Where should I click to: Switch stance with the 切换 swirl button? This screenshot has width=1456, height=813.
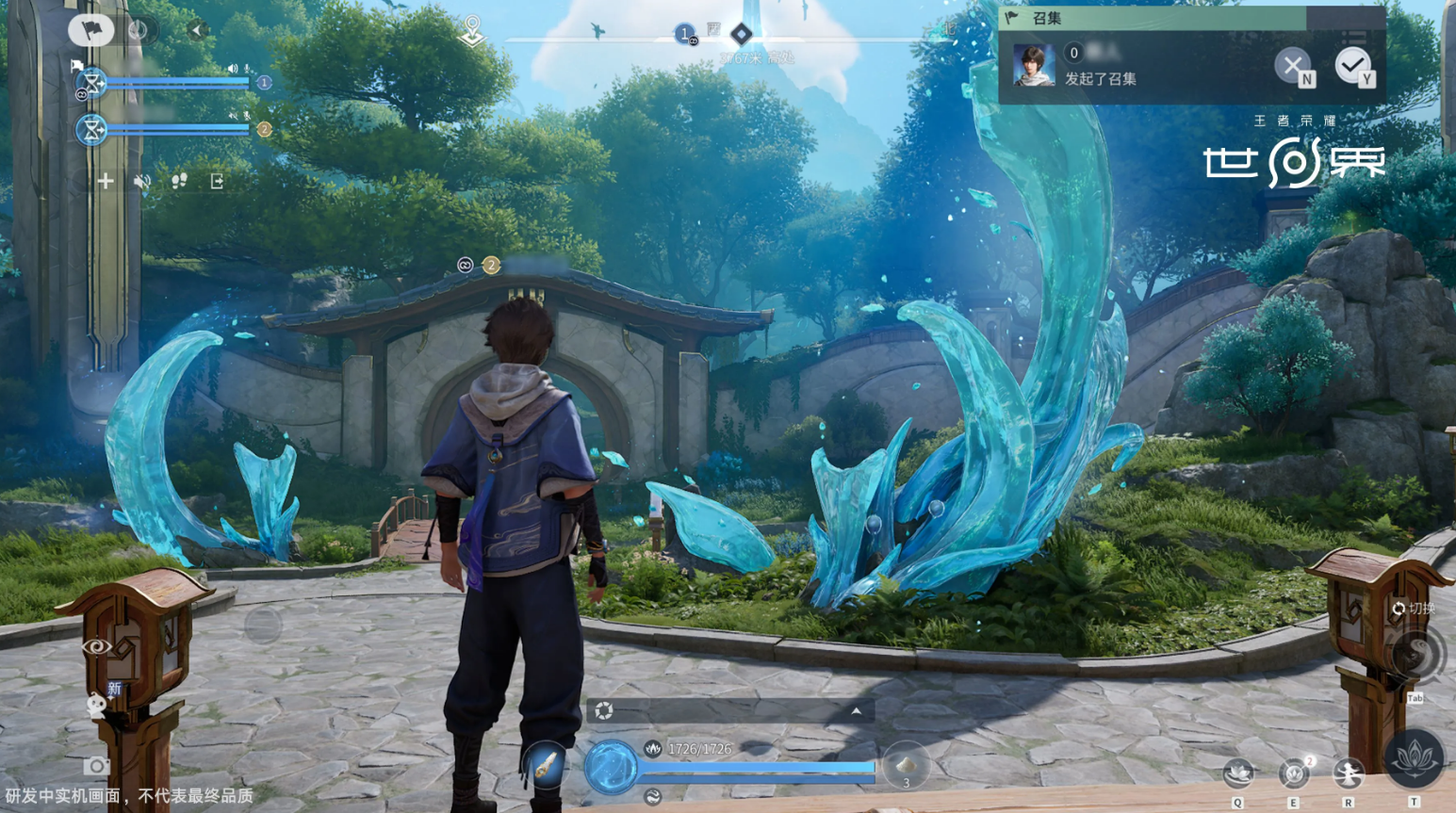1415,655
